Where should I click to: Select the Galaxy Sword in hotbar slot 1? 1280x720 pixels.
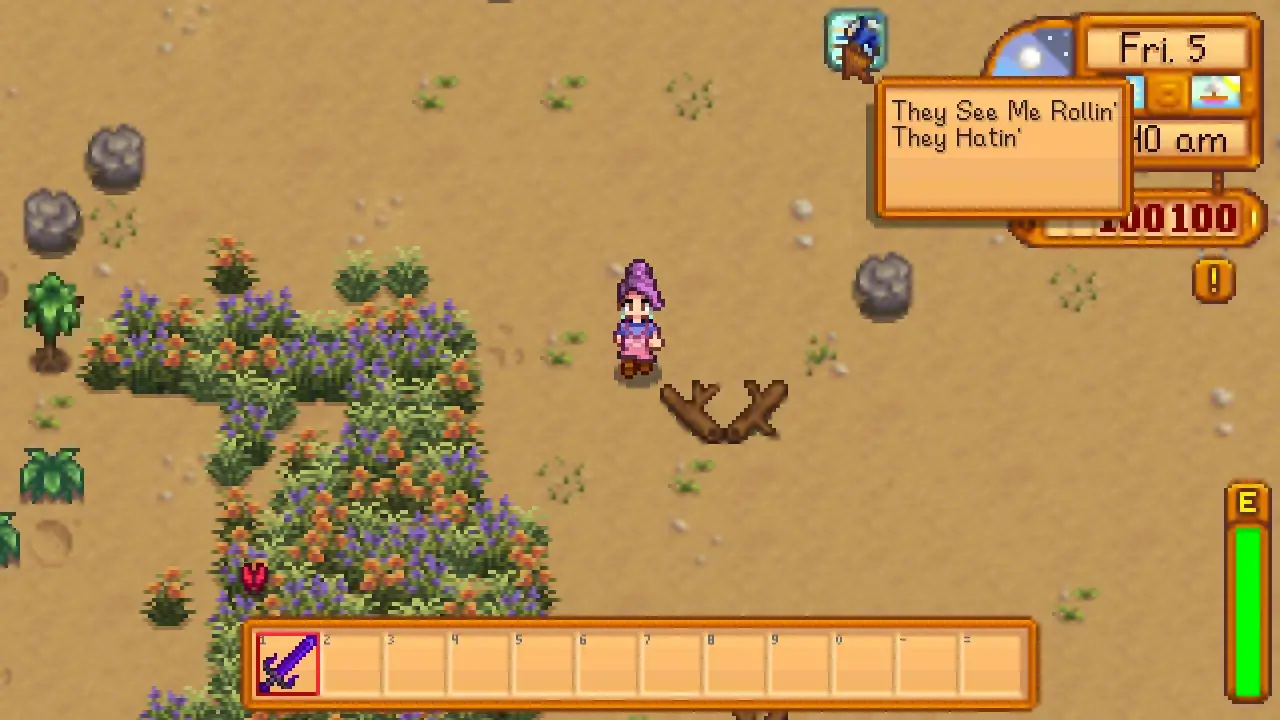pyautogui.click(x=289, y=663)
